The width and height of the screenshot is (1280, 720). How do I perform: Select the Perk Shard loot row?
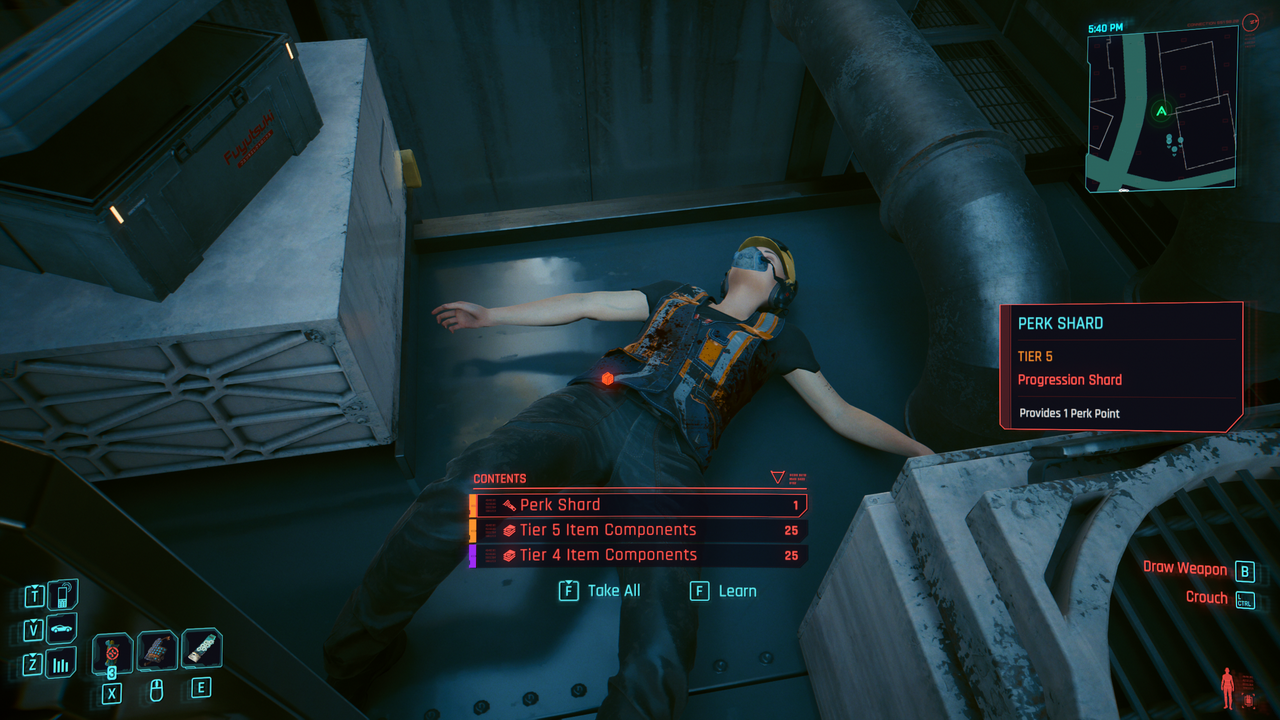pos(640,505)
